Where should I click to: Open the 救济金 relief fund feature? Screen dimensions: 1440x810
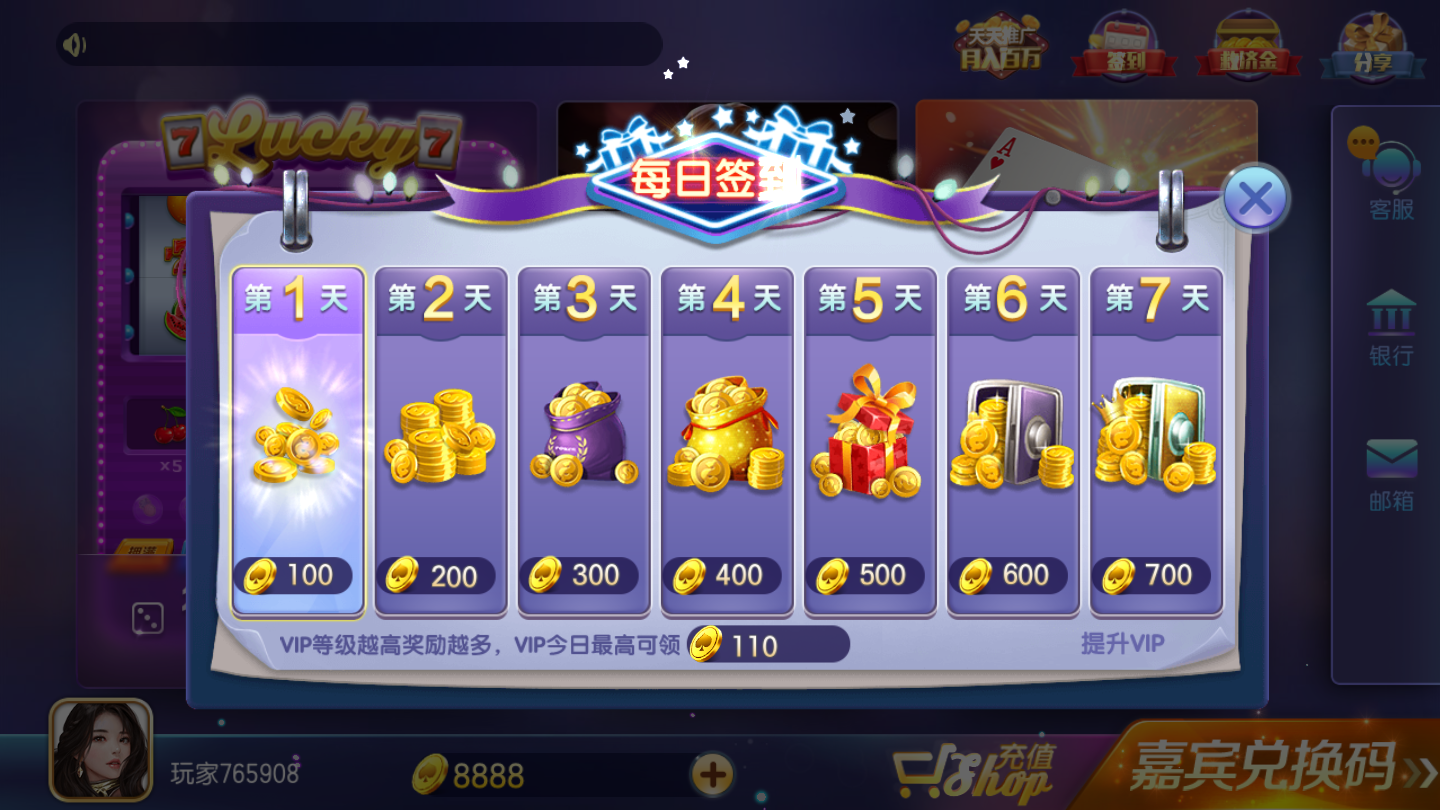tap(1248, 45)
